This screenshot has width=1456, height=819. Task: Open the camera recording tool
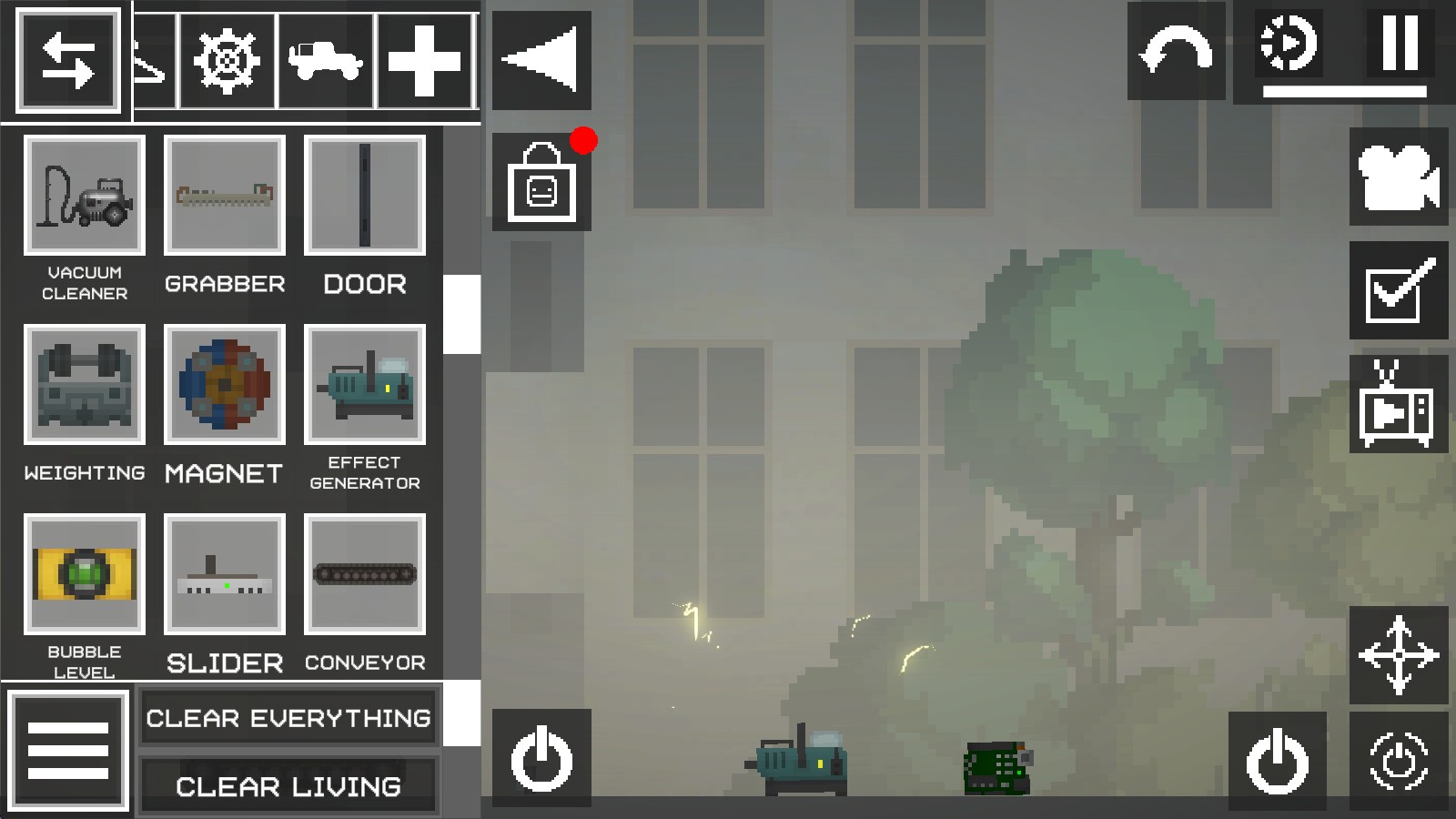pos(1399,177)
